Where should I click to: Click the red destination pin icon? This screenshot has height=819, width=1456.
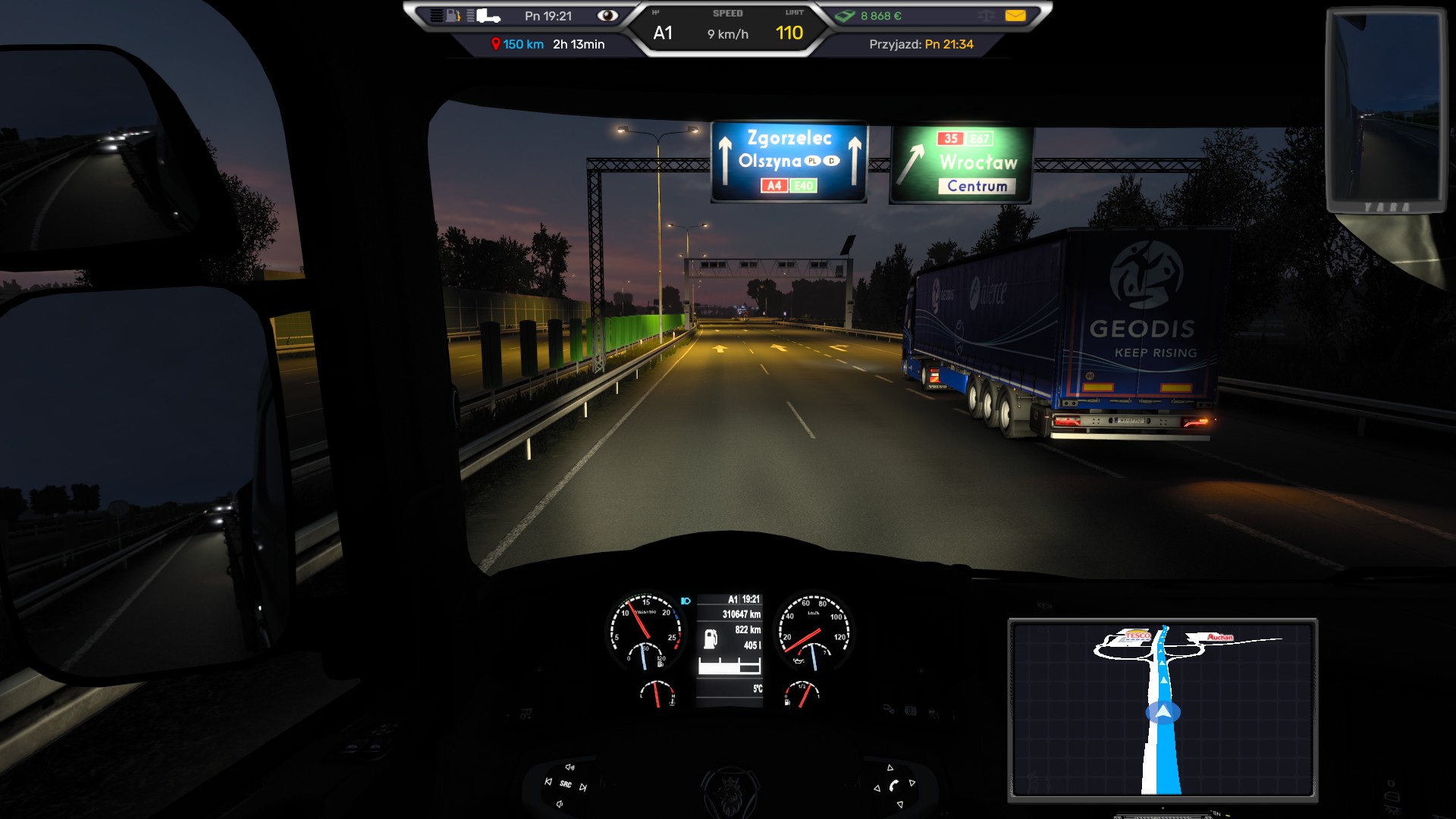[x=495, y=45]
